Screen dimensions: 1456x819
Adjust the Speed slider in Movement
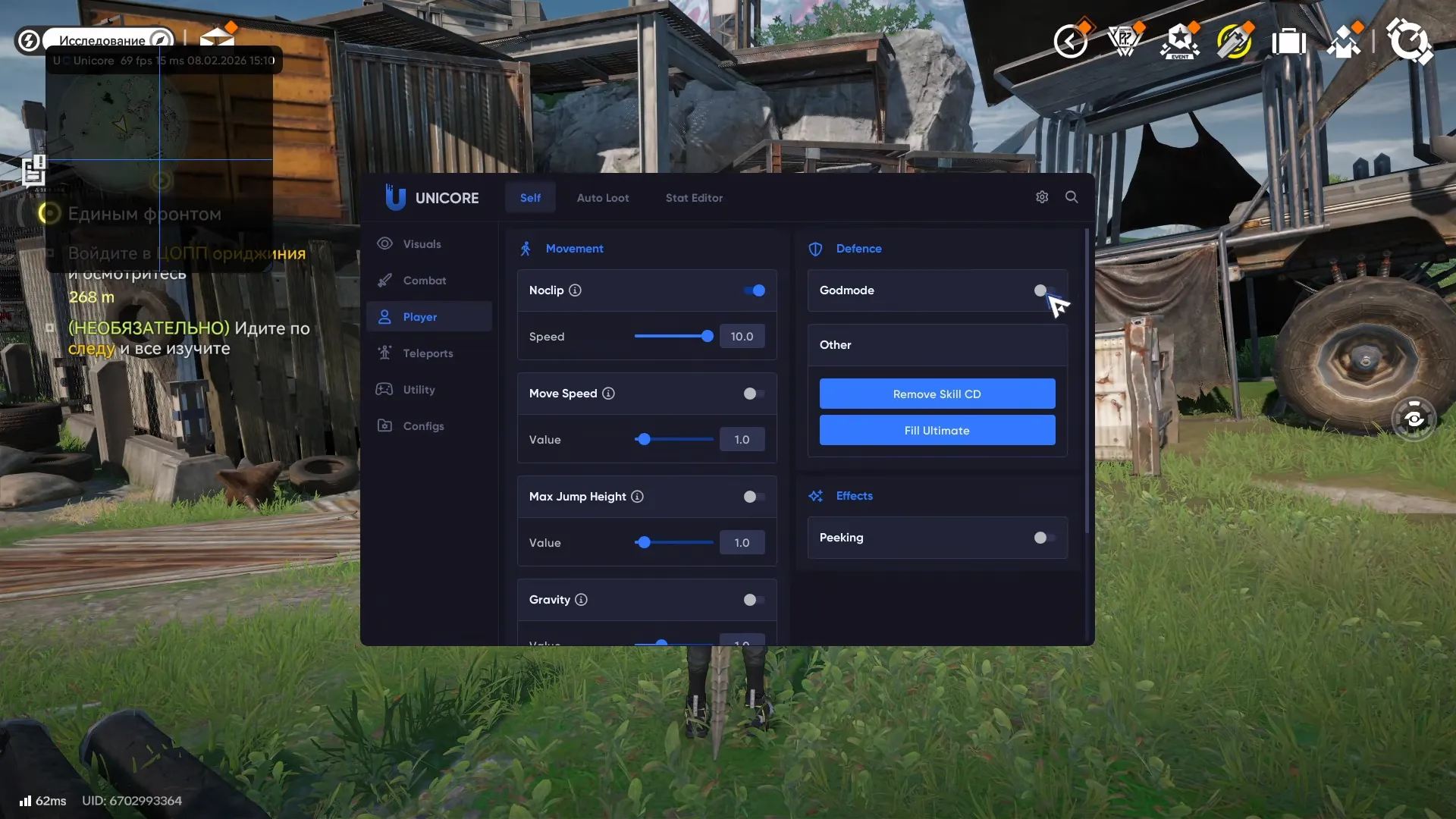(706, 336)
